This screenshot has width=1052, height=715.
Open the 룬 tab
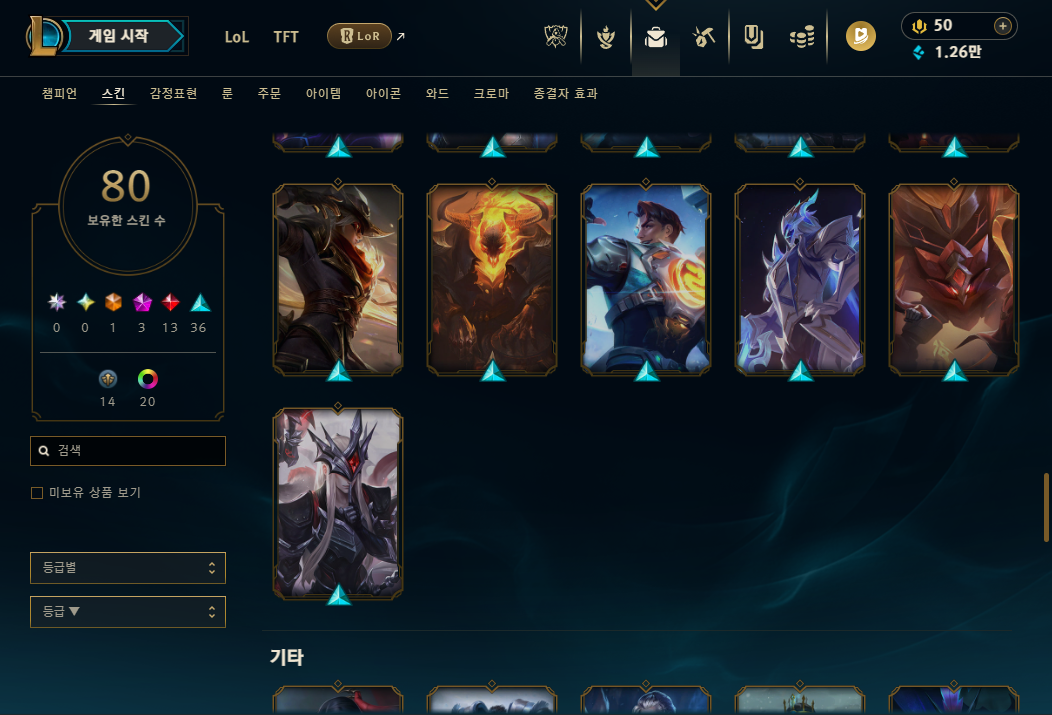coord(227,94)
